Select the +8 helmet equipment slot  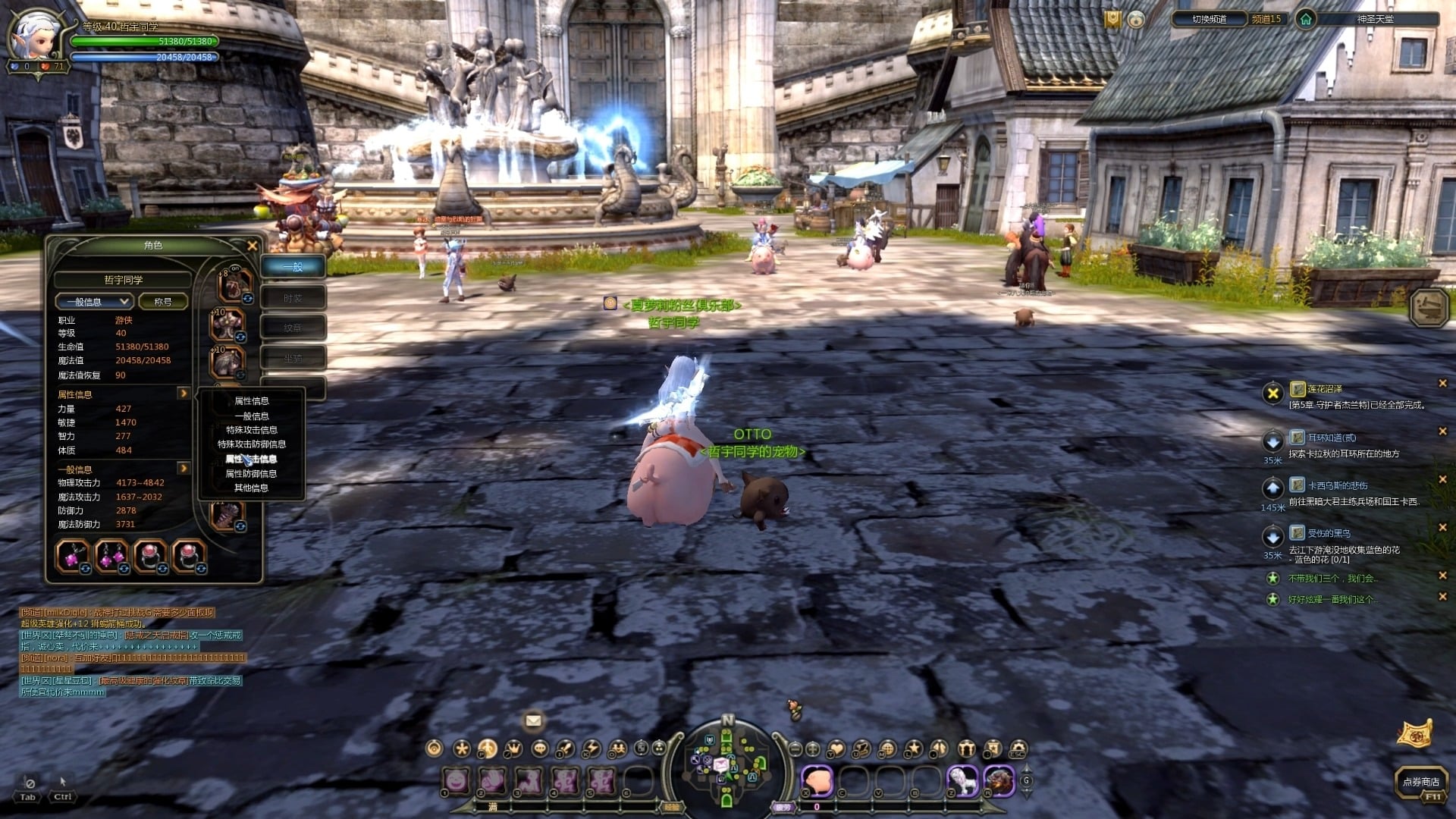(234, 285)
